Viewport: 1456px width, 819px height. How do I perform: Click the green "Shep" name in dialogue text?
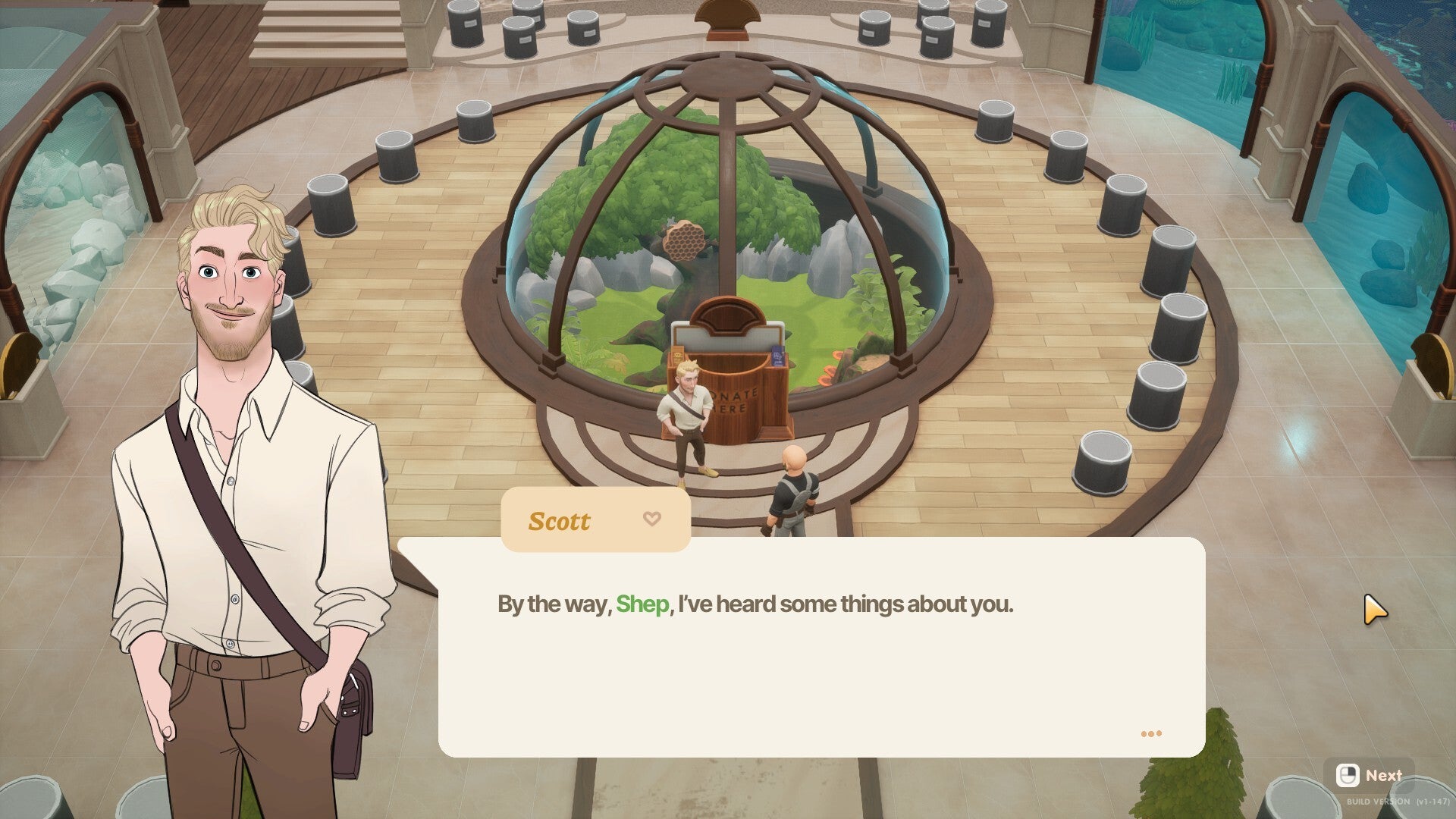coord(643,604)
